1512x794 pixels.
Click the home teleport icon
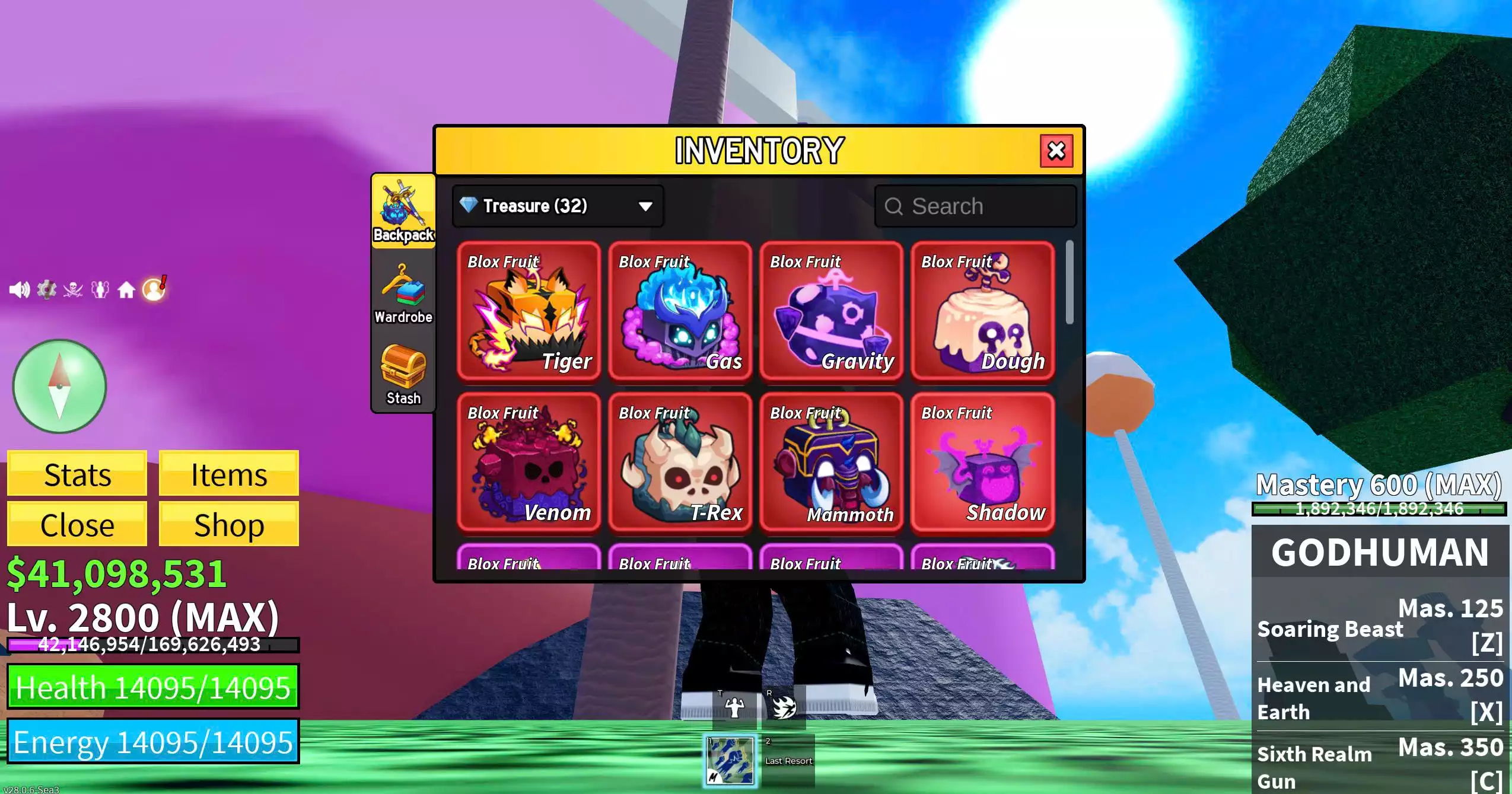tap(128, 289)
